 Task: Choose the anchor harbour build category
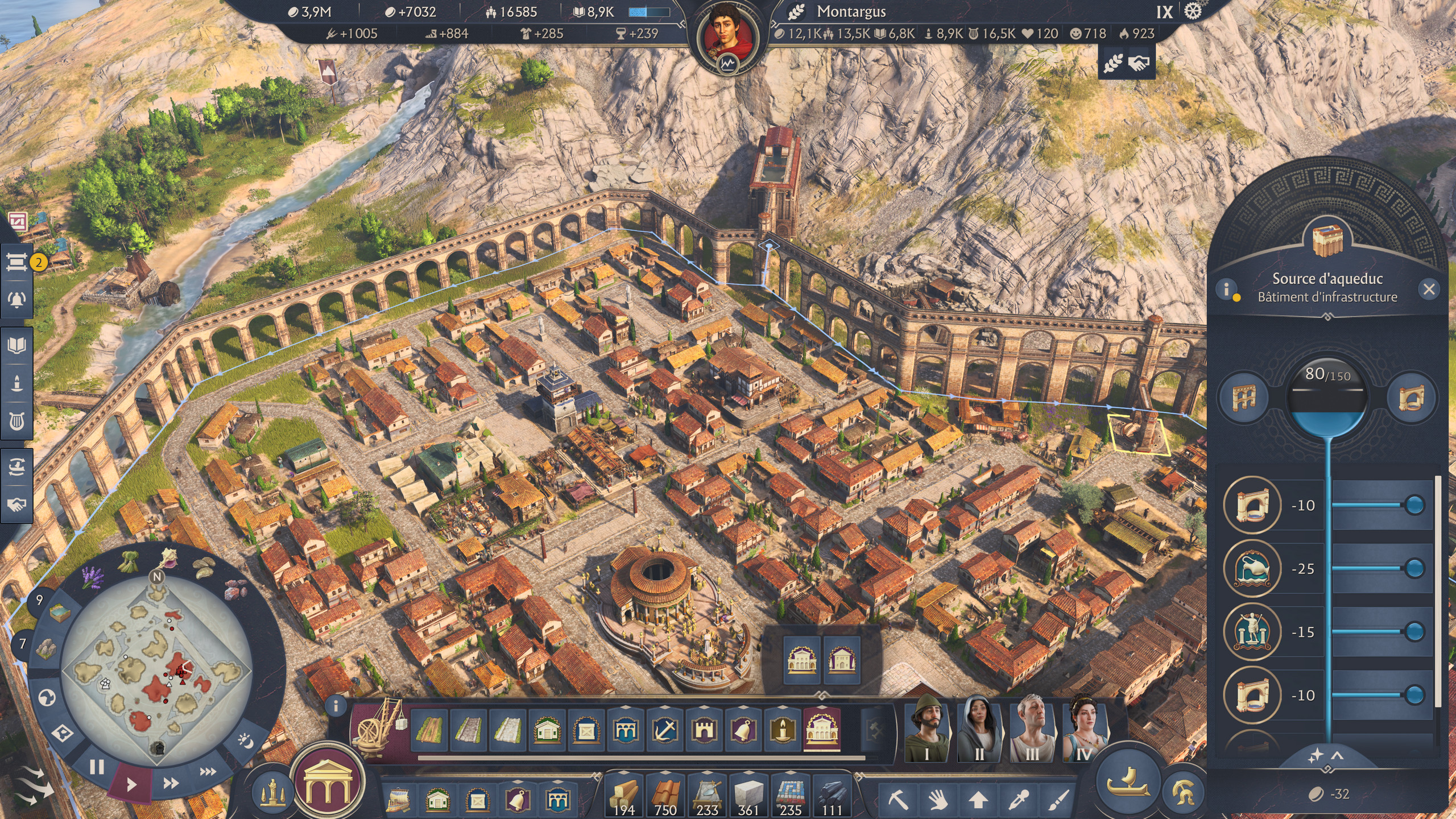point(664,730)
